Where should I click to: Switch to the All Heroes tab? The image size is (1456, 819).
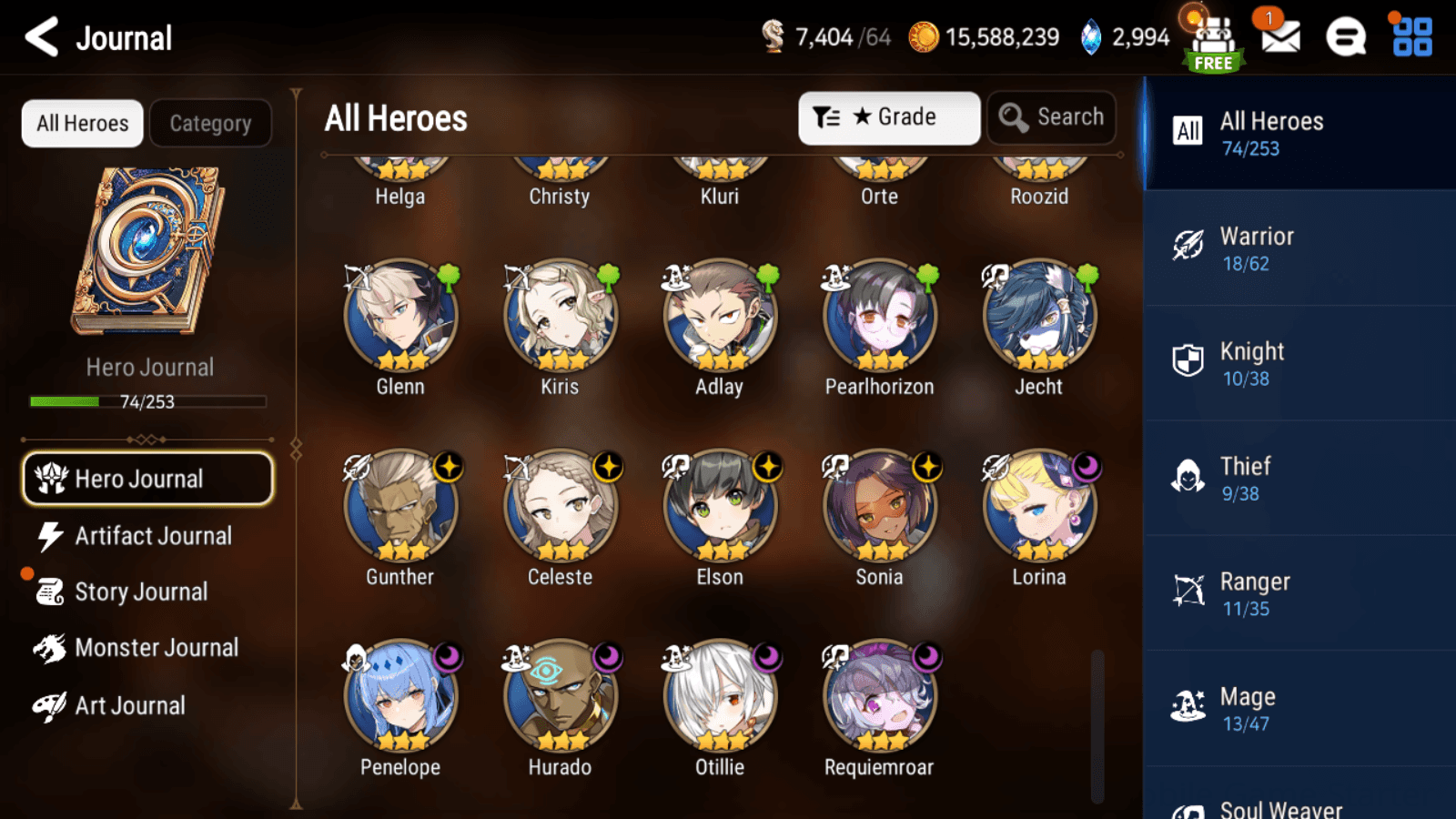[81, 123]
